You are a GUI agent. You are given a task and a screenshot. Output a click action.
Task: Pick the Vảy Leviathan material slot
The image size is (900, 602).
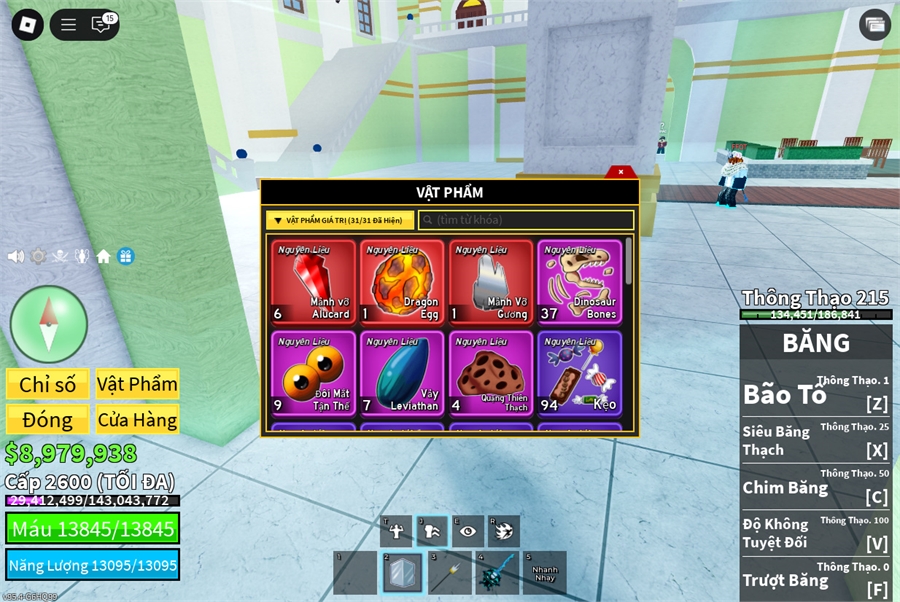(402, 374)
